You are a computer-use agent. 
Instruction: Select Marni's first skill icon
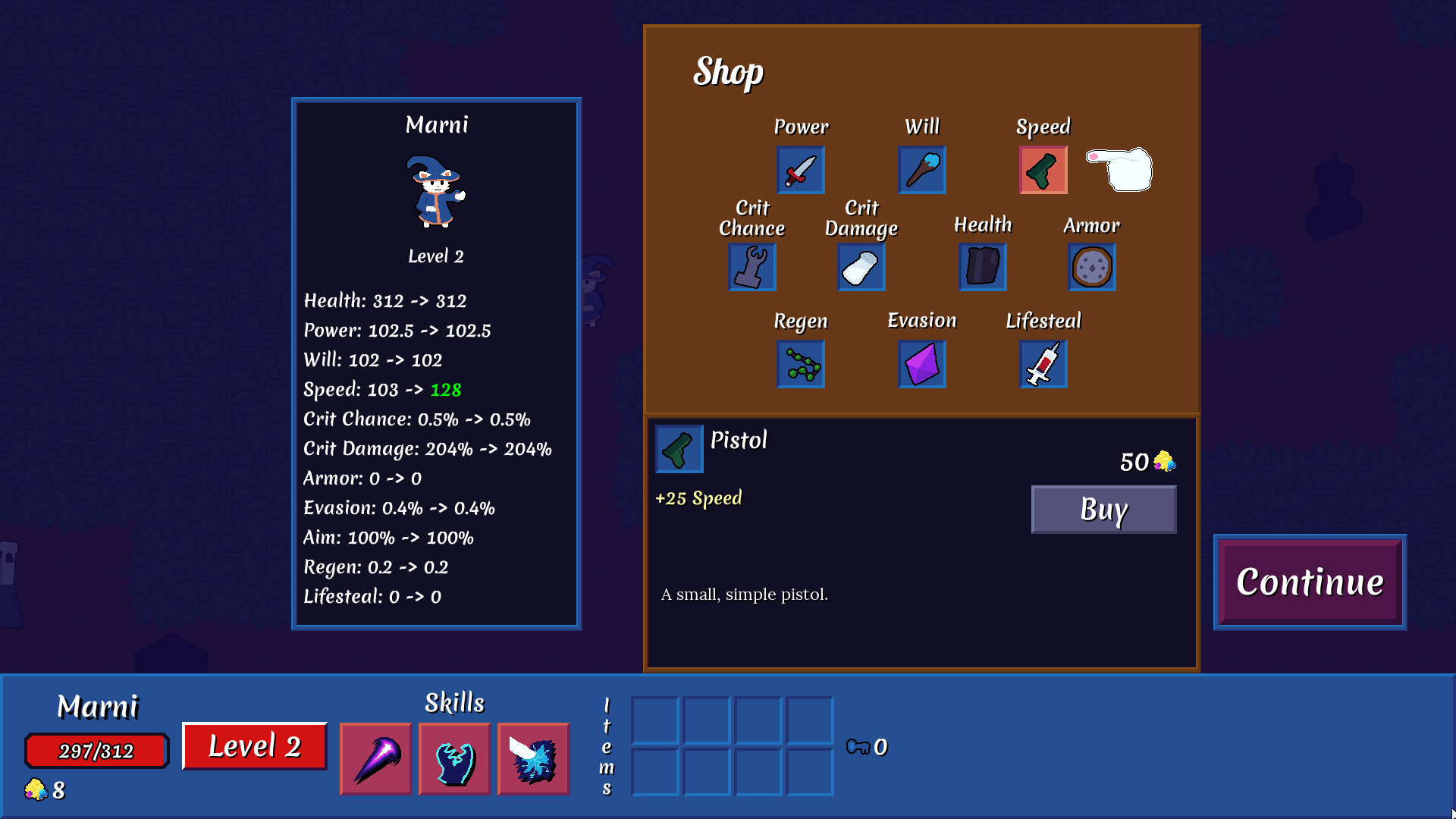375,758
